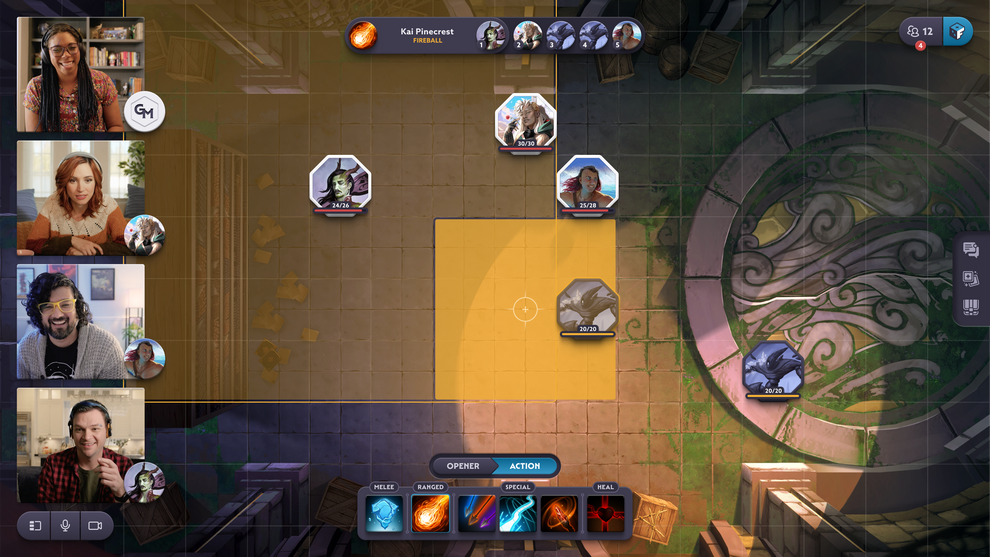This screenshot has width=990, height=557.
Task: Select the green-skinned character token with 24/26
Action: click(x=340, y=183)
